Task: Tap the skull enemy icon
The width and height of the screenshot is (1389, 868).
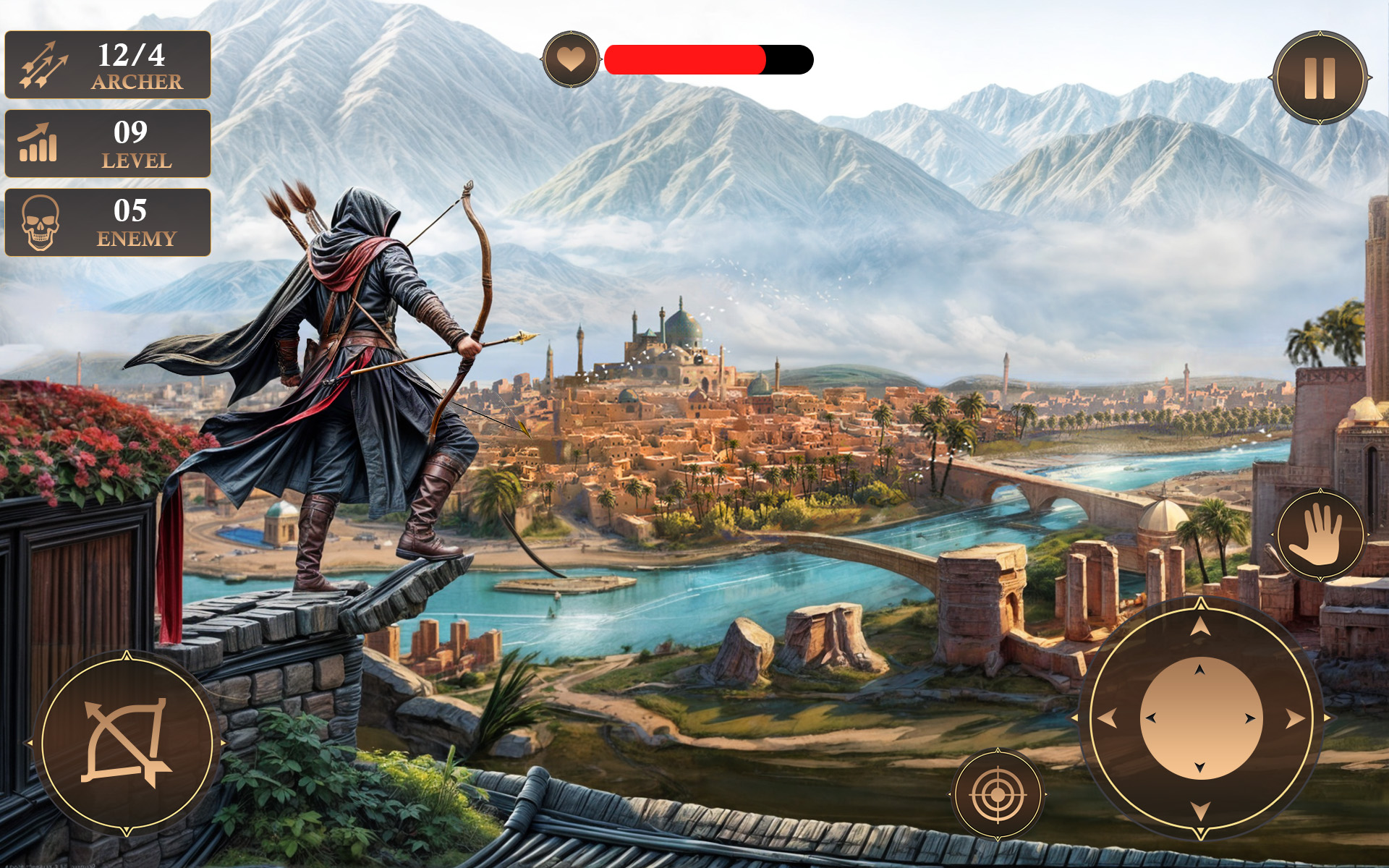Action: click(42, 221)
